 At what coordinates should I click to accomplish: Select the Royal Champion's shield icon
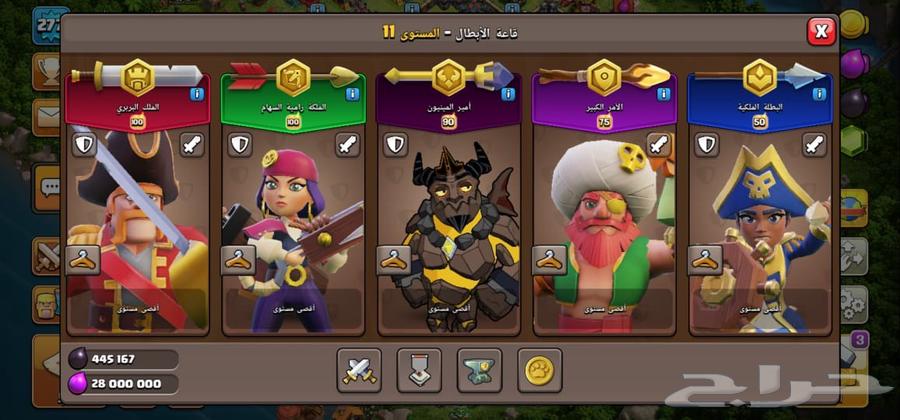708,145
